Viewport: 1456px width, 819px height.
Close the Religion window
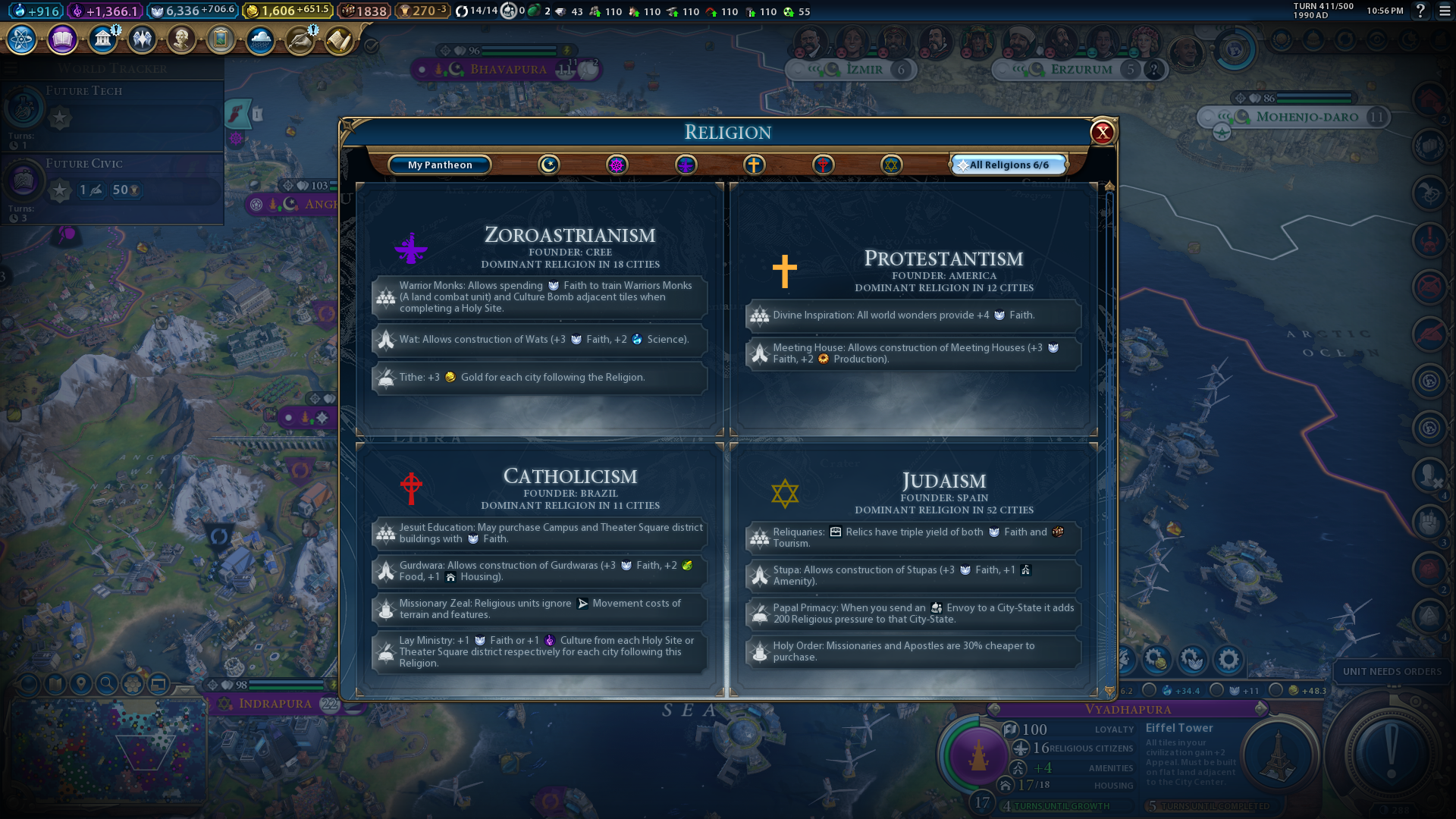tap(1102, 133)
